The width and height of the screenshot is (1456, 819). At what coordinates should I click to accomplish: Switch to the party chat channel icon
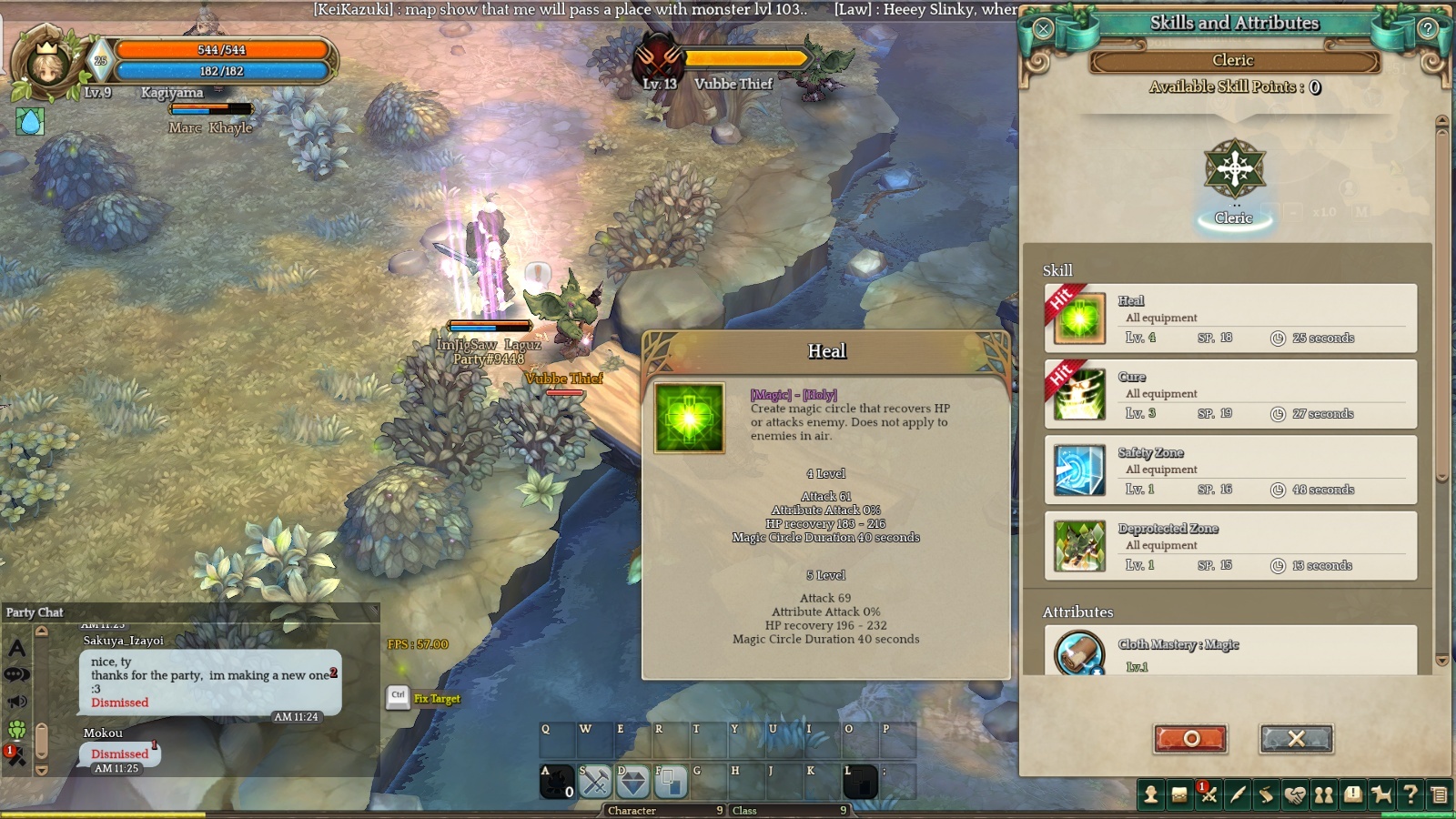pos(17,729)
